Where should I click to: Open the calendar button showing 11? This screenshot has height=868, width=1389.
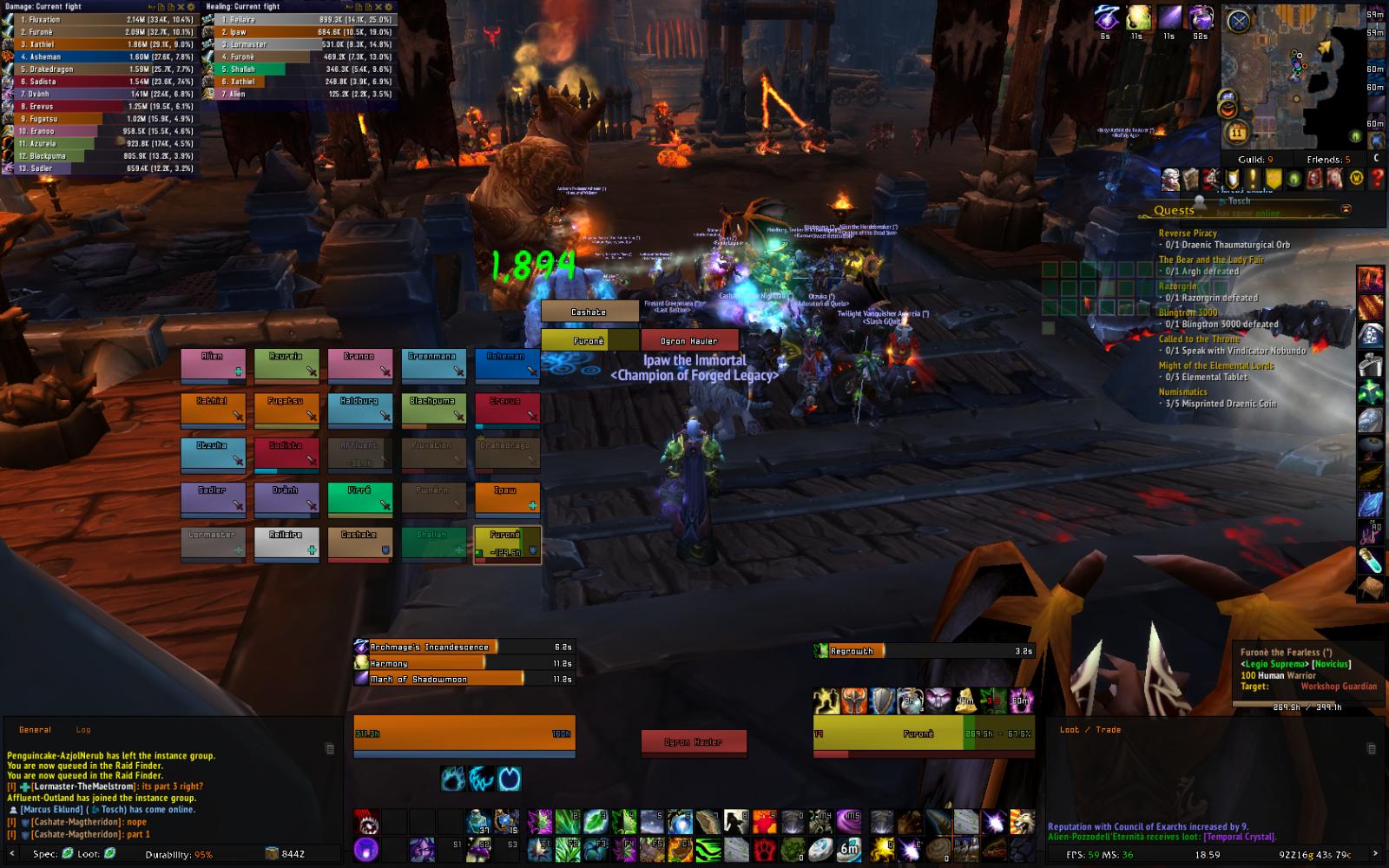point(1237,133)
